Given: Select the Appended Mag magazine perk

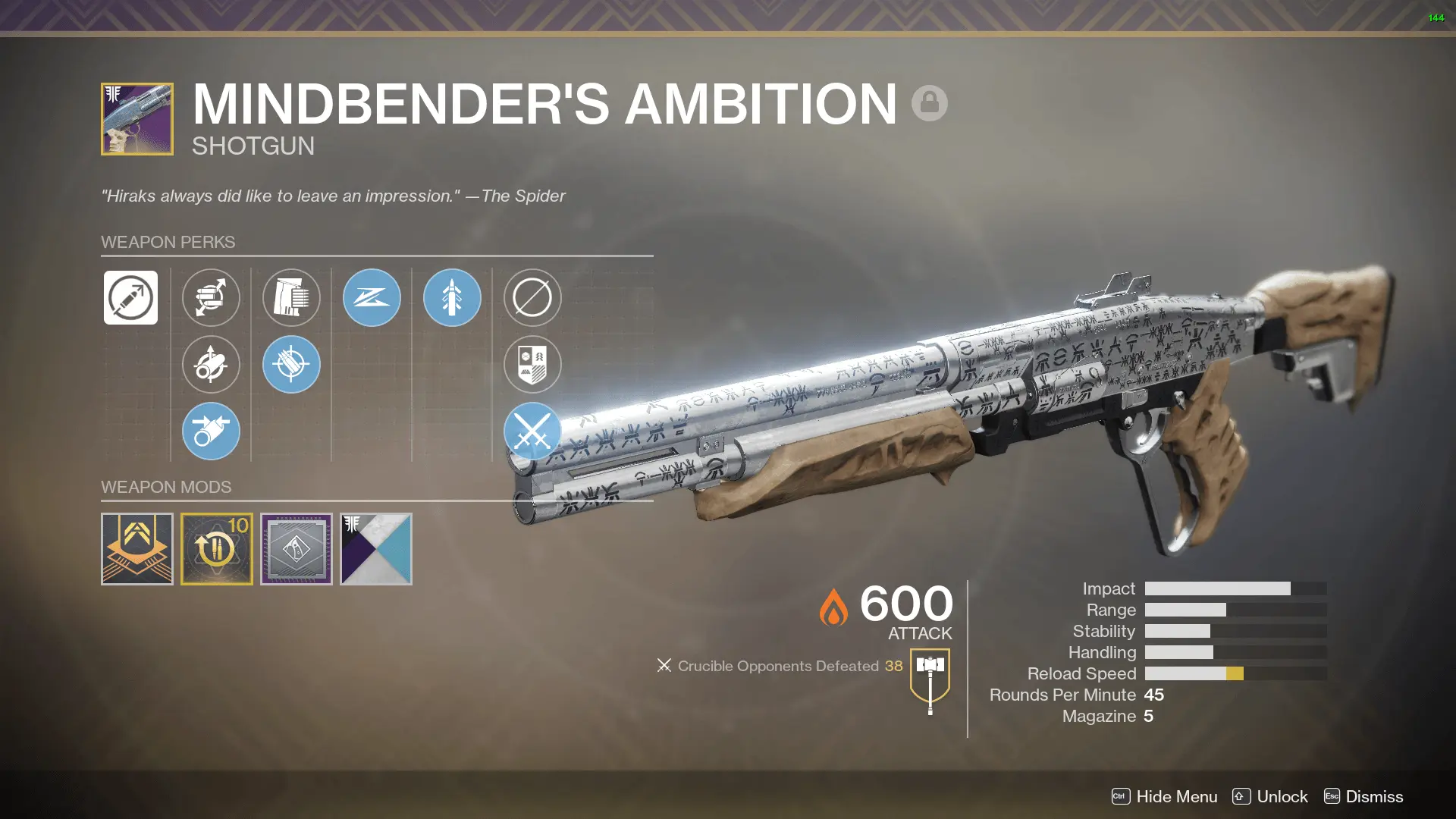Looking at the screenshot, I should tap(291, 298).
